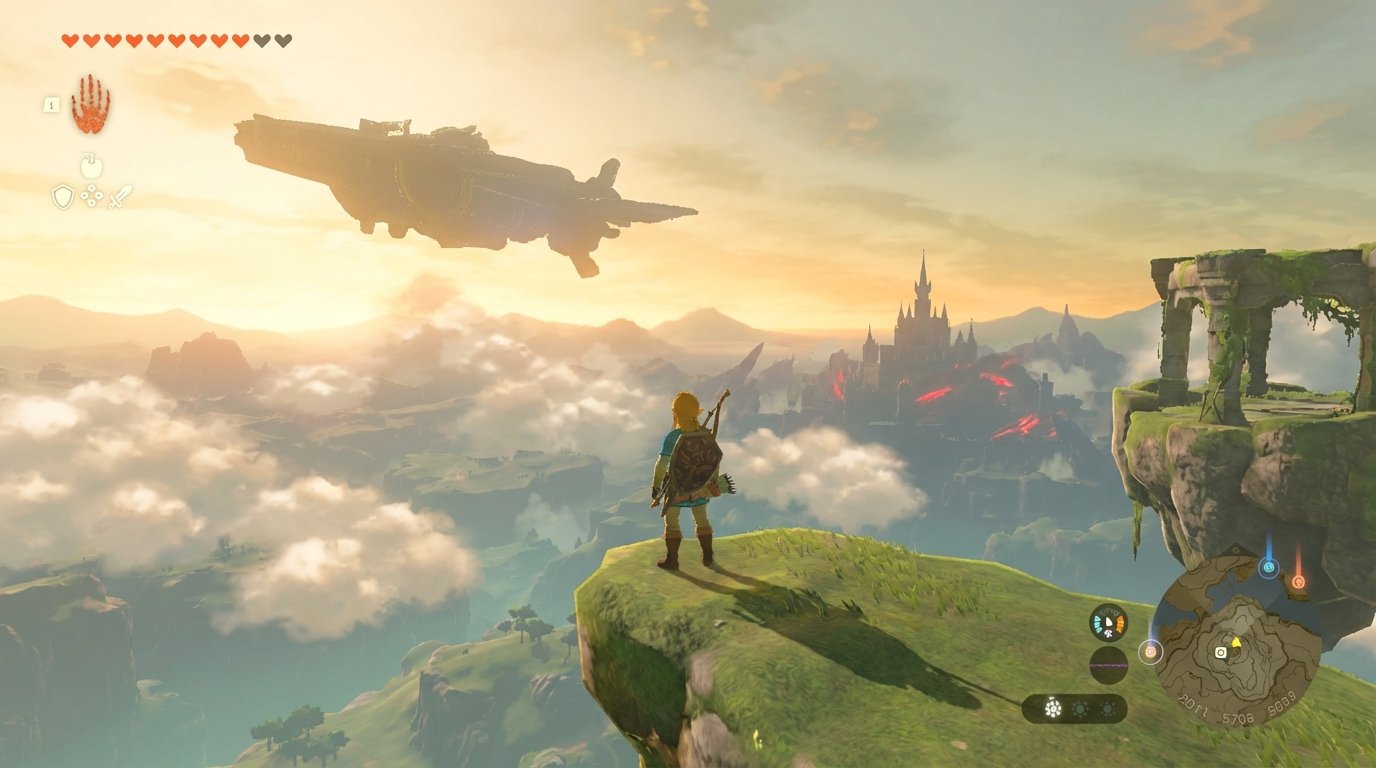Toggle the first heart in the health bar
This screenshot has height=768, width=1376.
pos(71,39)
